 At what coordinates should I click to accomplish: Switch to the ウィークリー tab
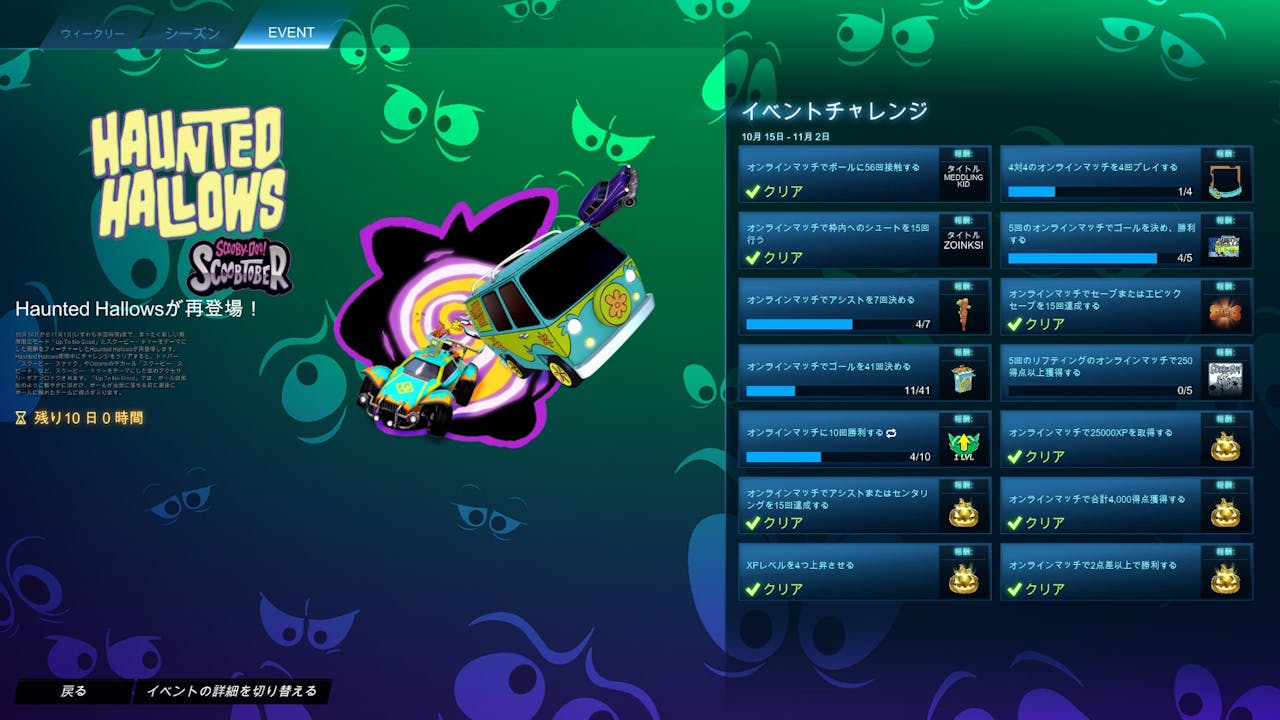coord(92,33)
